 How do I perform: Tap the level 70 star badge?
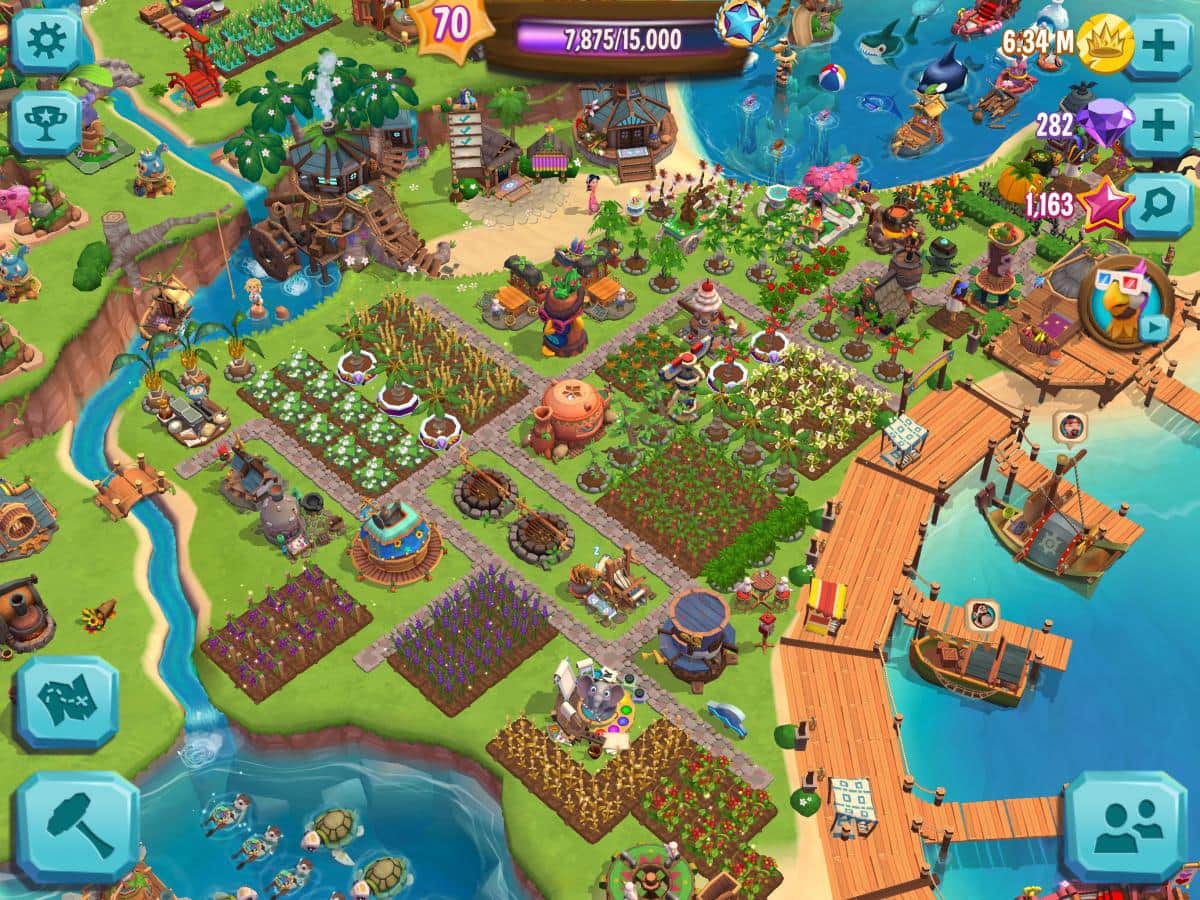pyautogui.click(x=452, y=26)
